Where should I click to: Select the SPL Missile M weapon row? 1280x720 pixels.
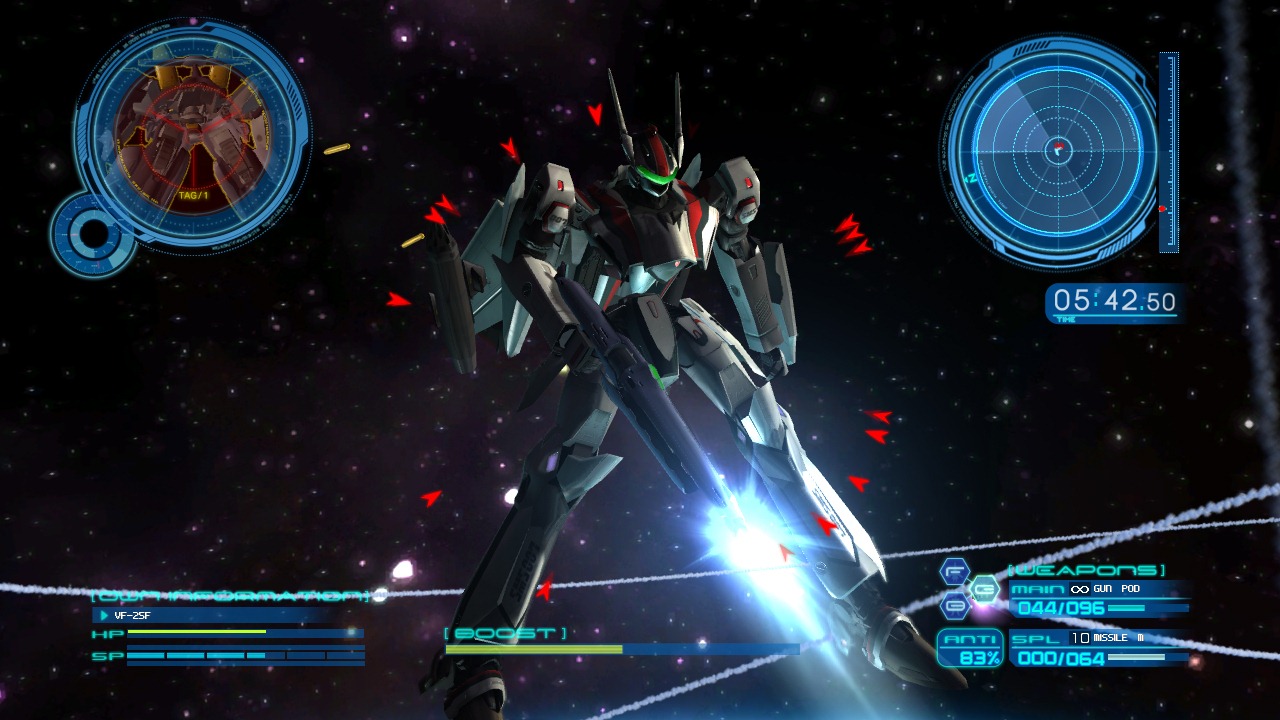click(1098, 648)
